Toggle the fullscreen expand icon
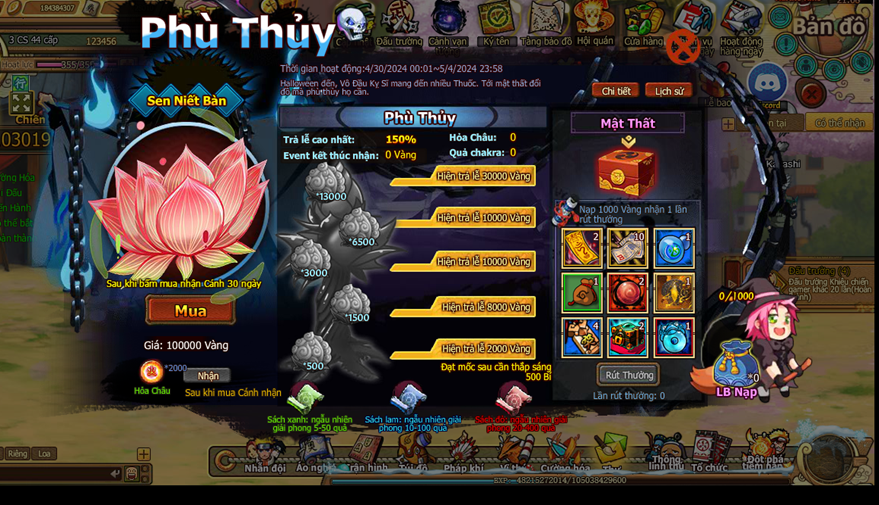The height and width of the screenshot is (505, 879). (x=21, y=102)
